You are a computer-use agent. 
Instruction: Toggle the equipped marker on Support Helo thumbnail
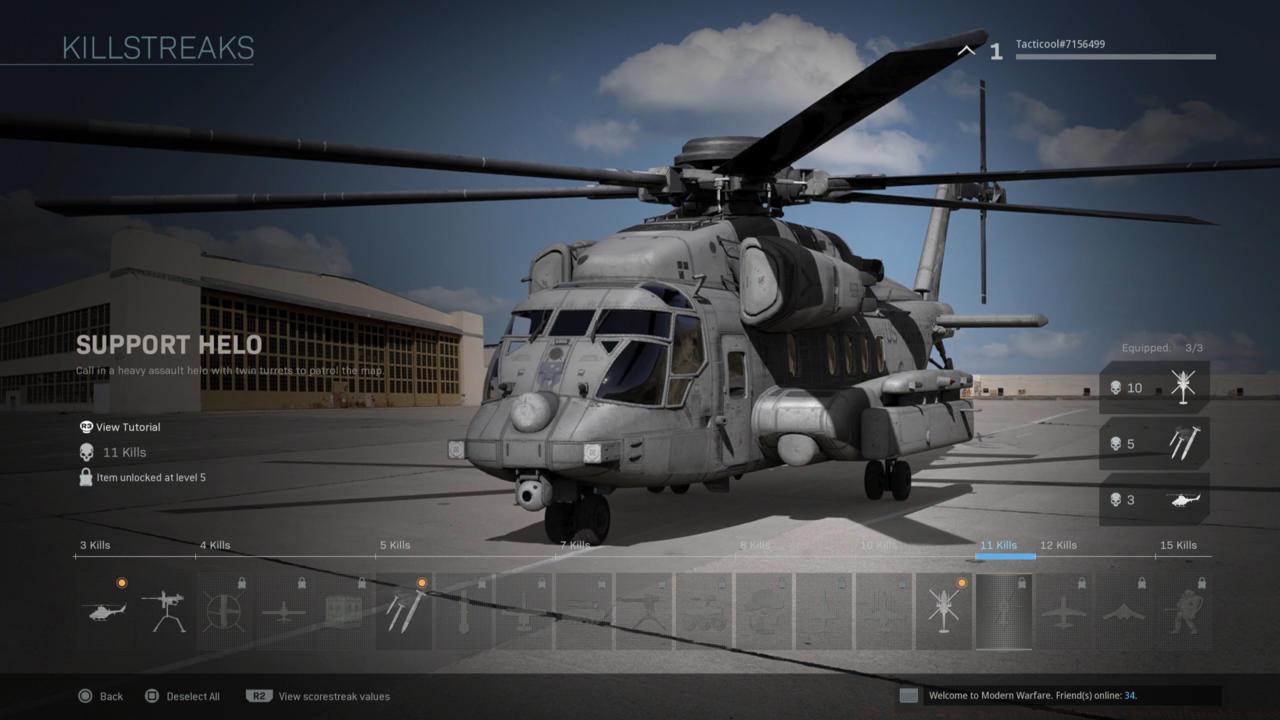click(1021, 581)
